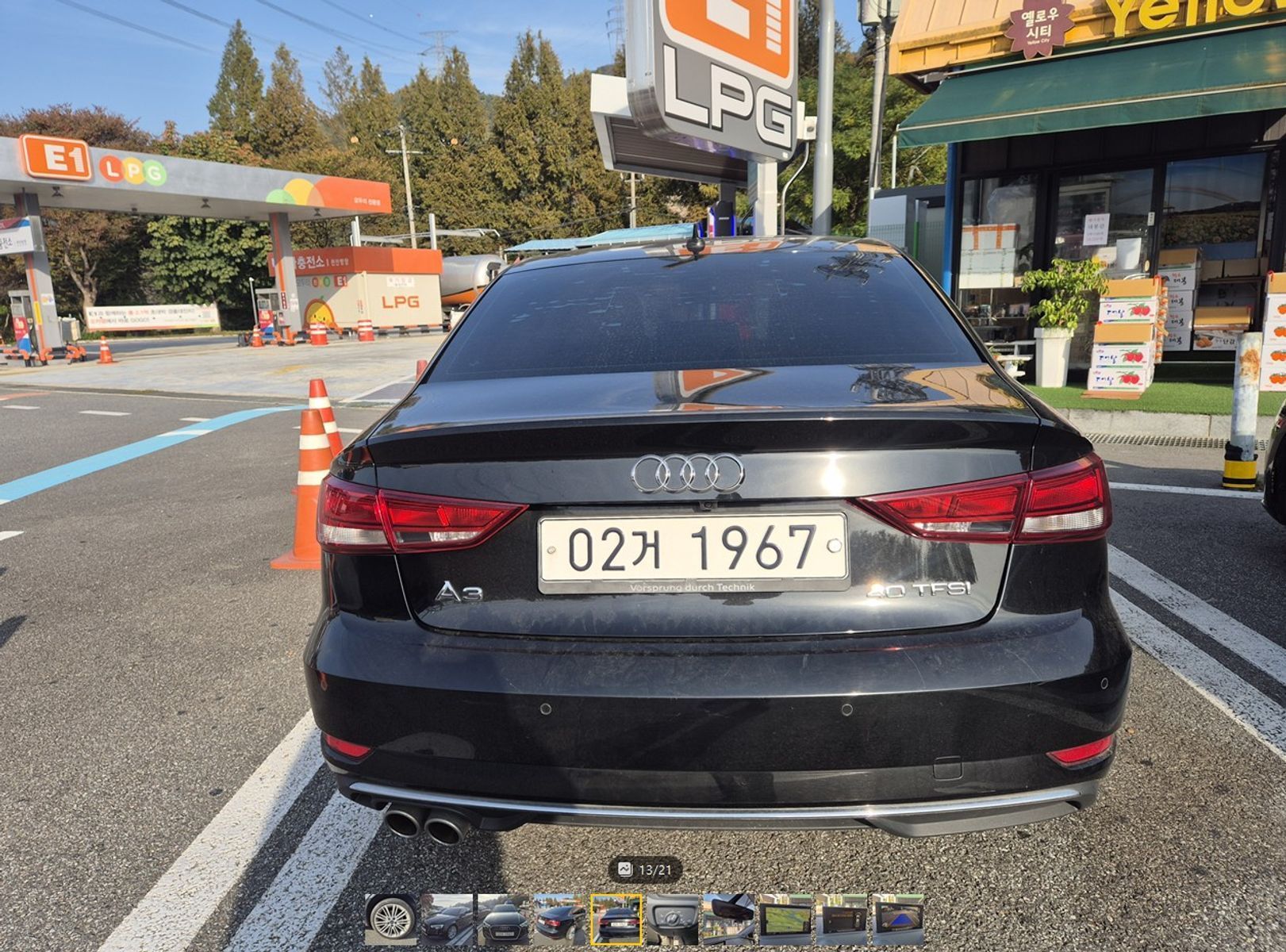Image resolution: width=1286 pixels, height=952 pixels.
Task: Select the navigation map screen thumbnail
Action: pos(785,919)
